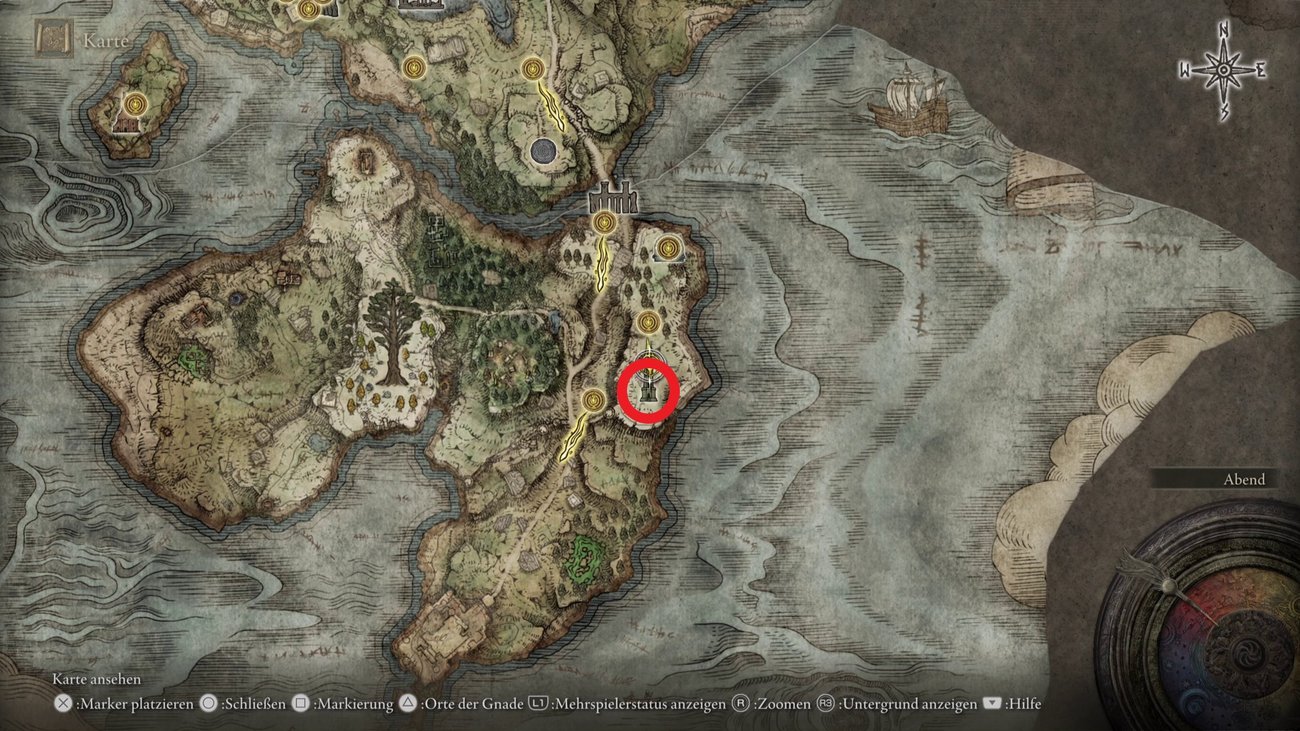Click the tower icon inside the red circle

(x=649, y=391)
